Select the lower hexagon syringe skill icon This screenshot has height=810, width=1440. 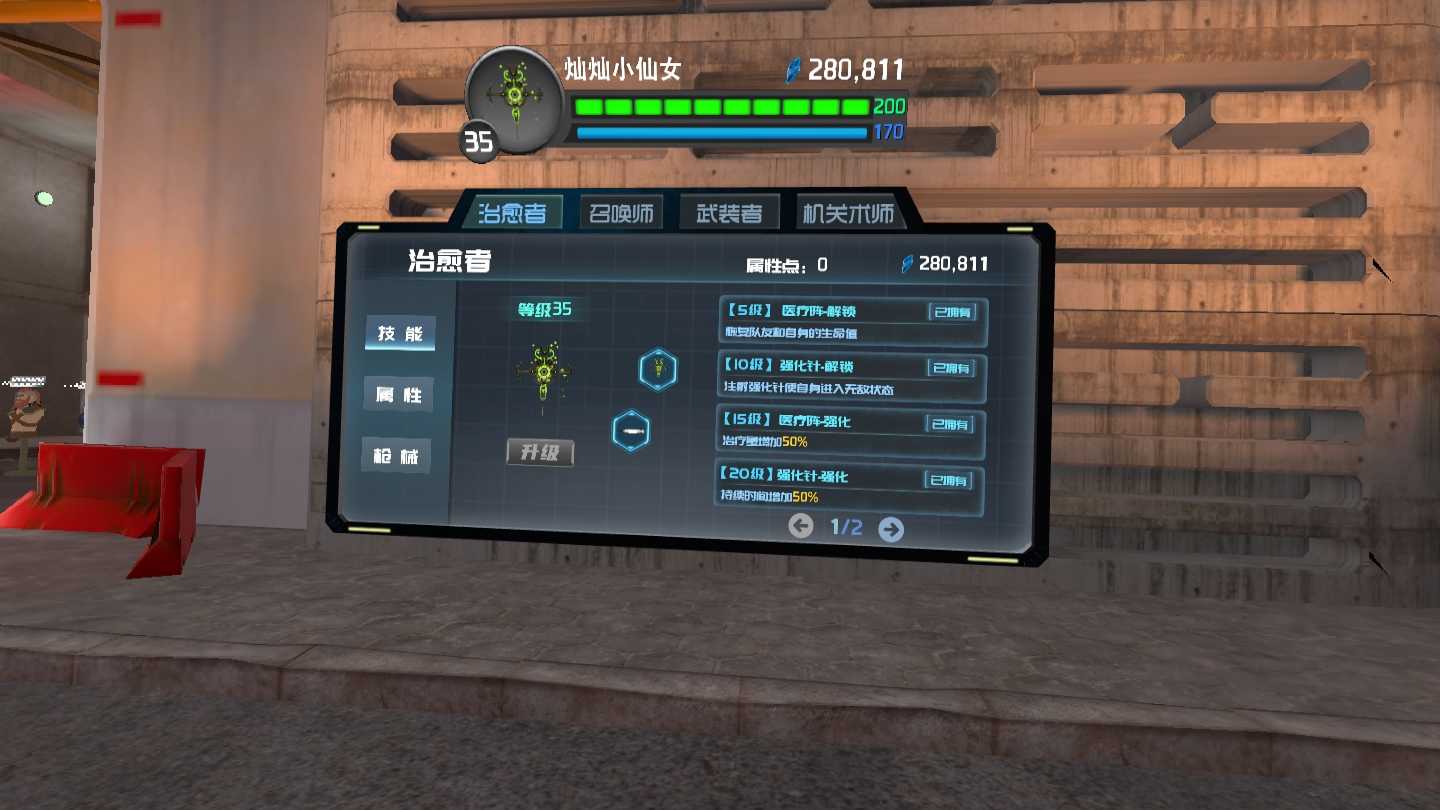point(632,431)
